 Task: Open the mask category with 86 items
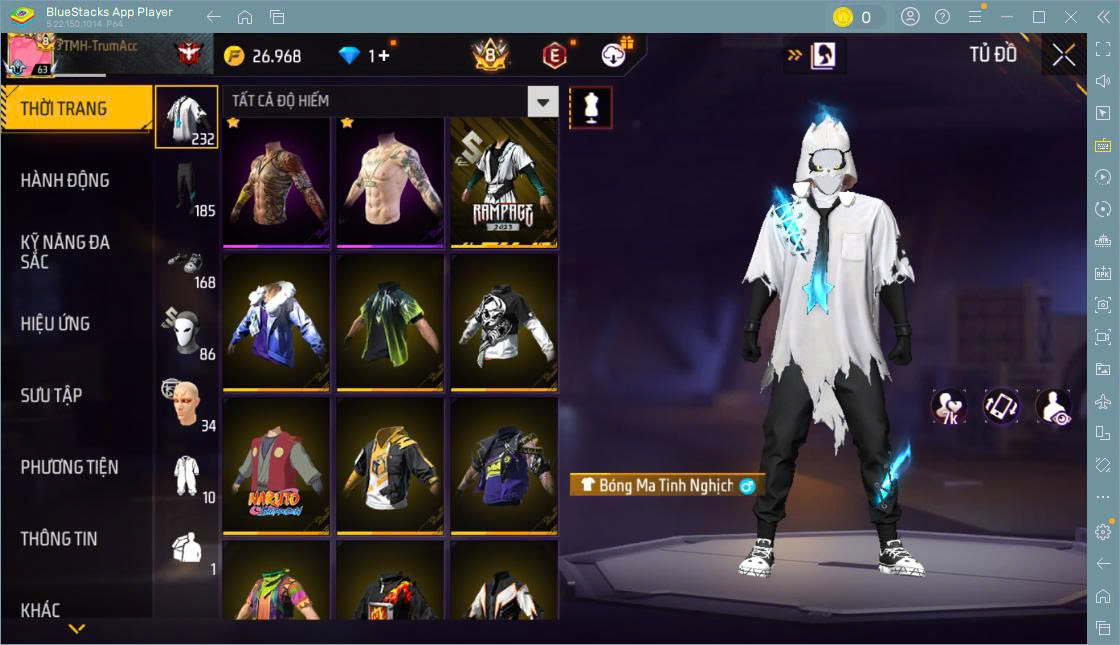187,332
